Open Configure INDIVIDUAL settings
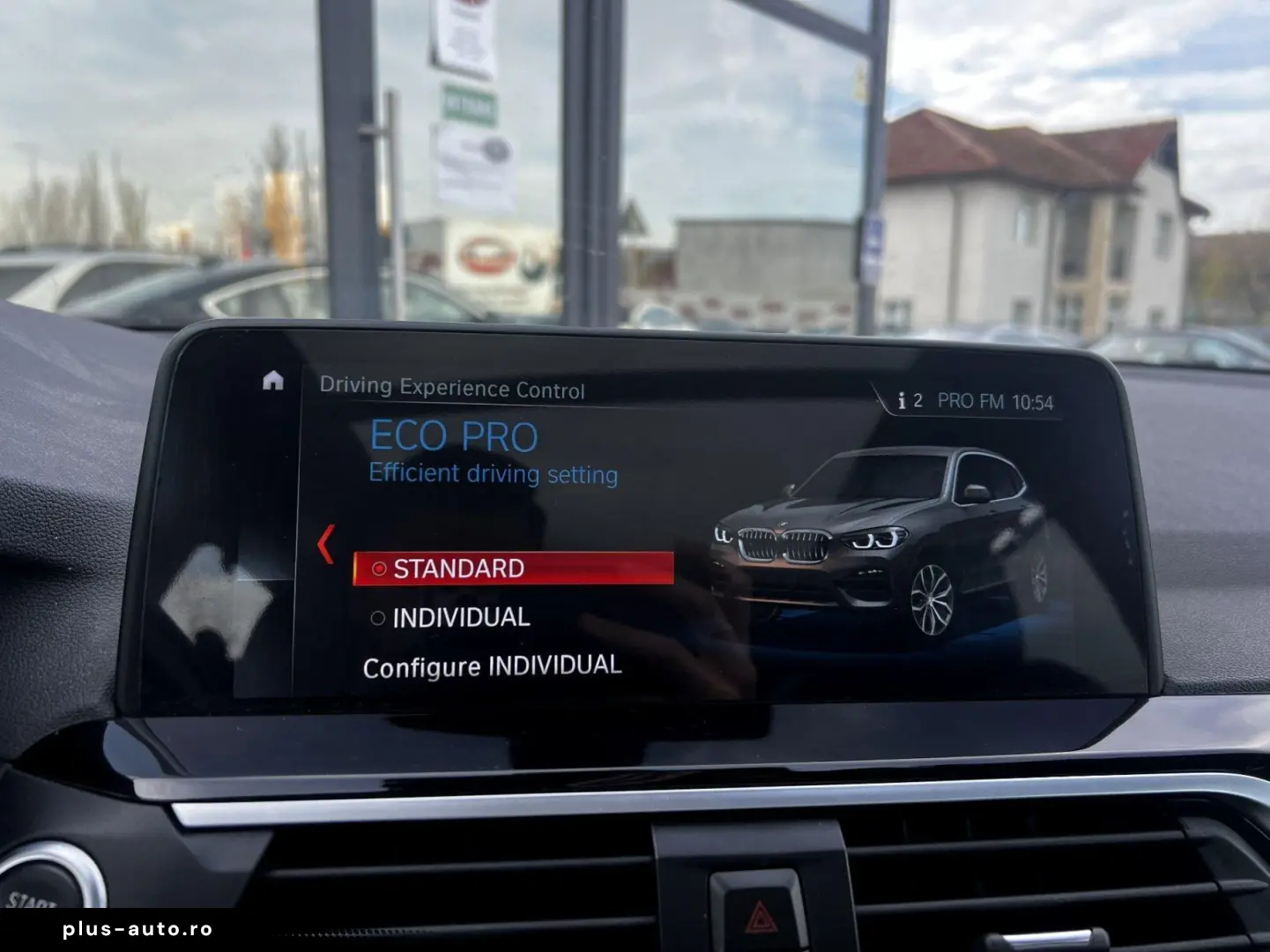Image resolution: width=1270 pixels, height=952 pixels. (x=491, y=665)
